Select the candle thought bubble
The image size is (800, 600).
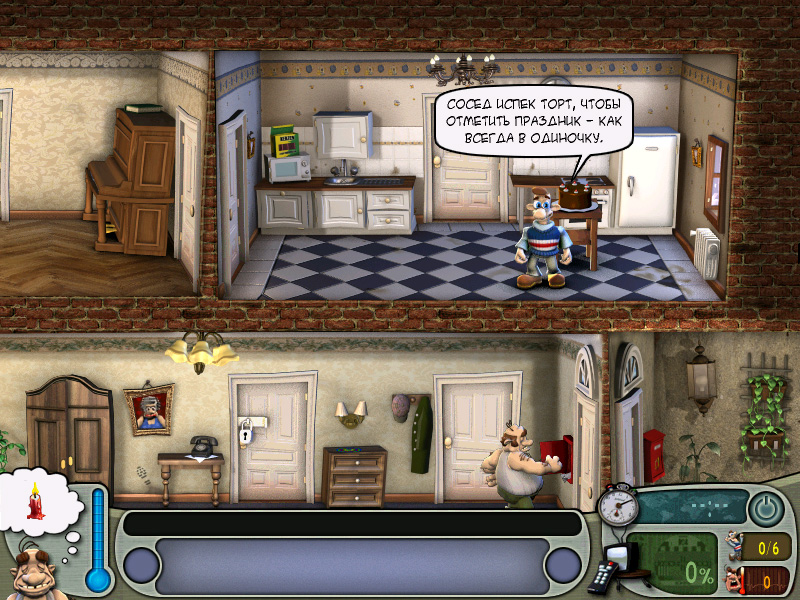click(38, 499)
